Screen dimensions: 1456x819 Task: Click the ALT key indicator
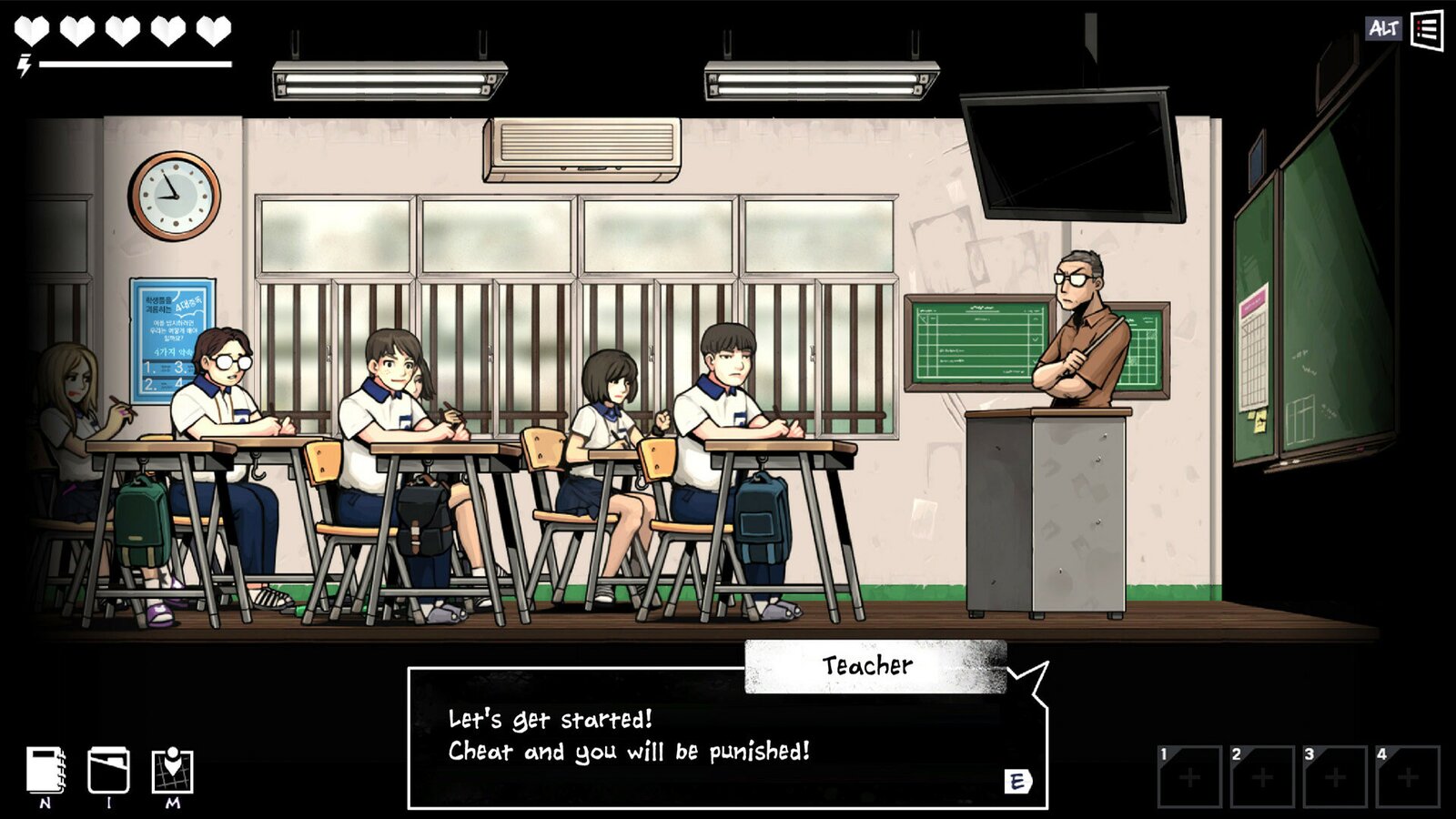pos(1381,29)
